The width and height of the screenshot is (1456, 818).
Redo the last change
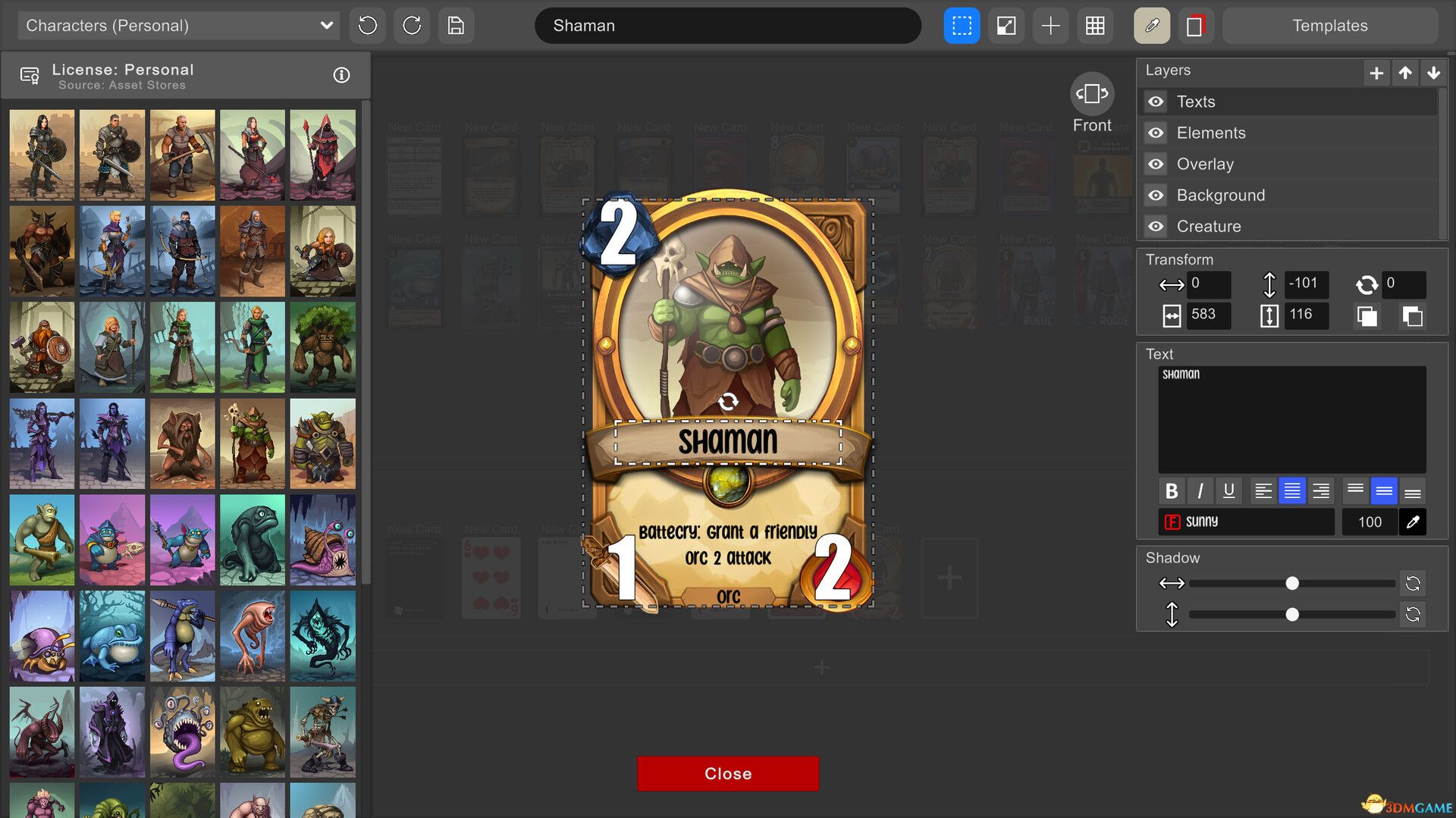(411, 25)
